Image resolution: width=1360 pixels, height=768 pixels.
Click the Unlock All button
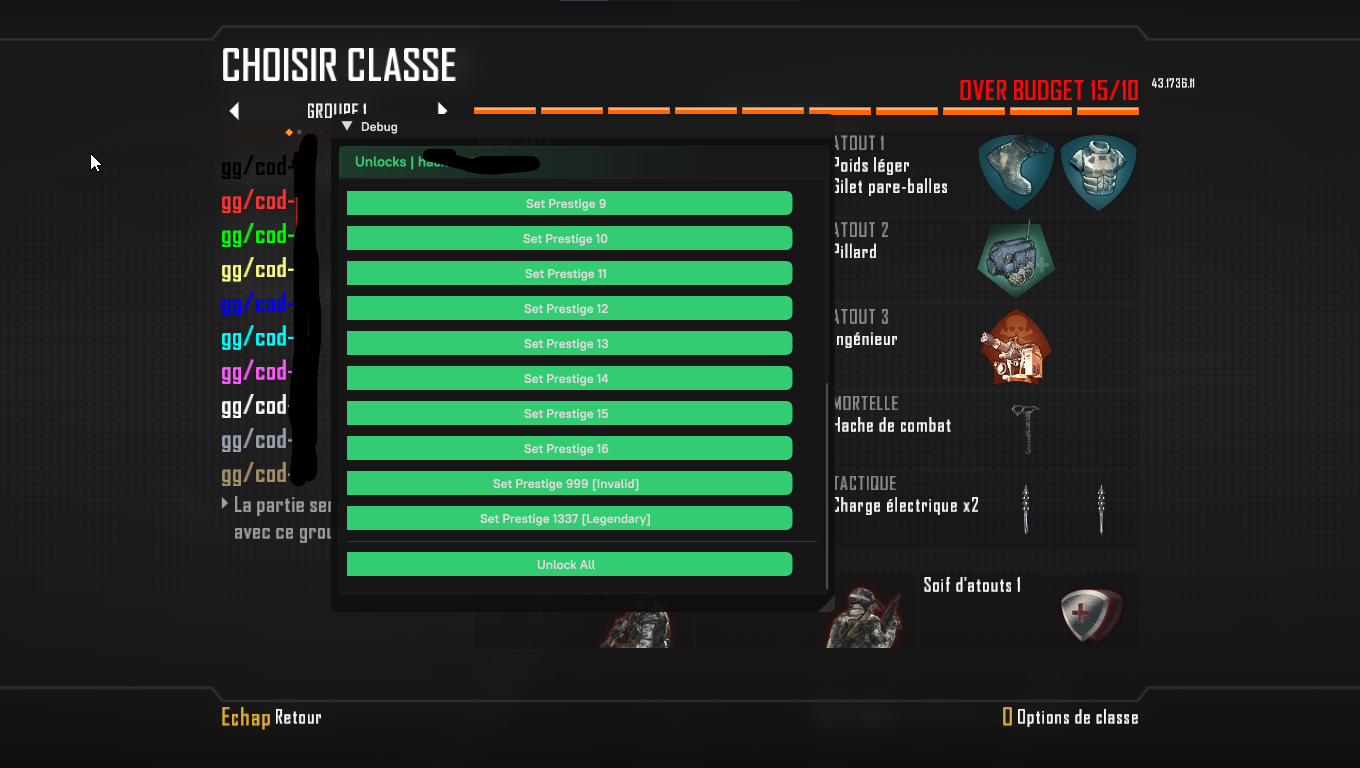click(x=569, y=565)
